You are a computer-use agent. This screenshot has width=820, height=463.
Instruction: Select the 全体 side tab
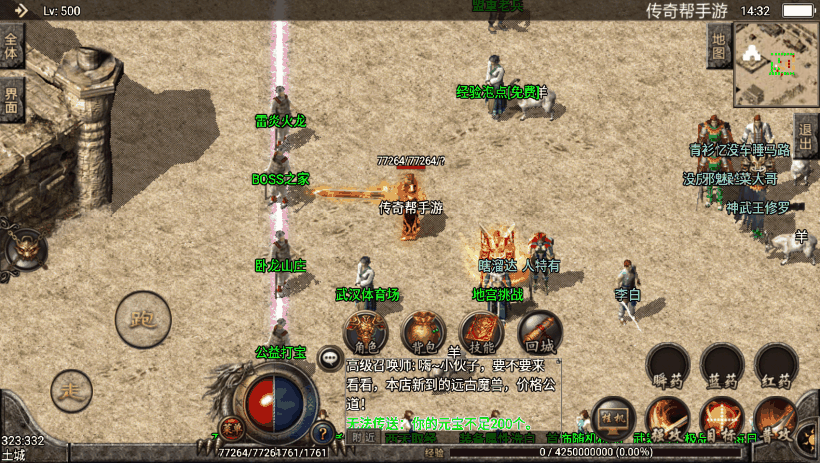[x=12, y=47]
